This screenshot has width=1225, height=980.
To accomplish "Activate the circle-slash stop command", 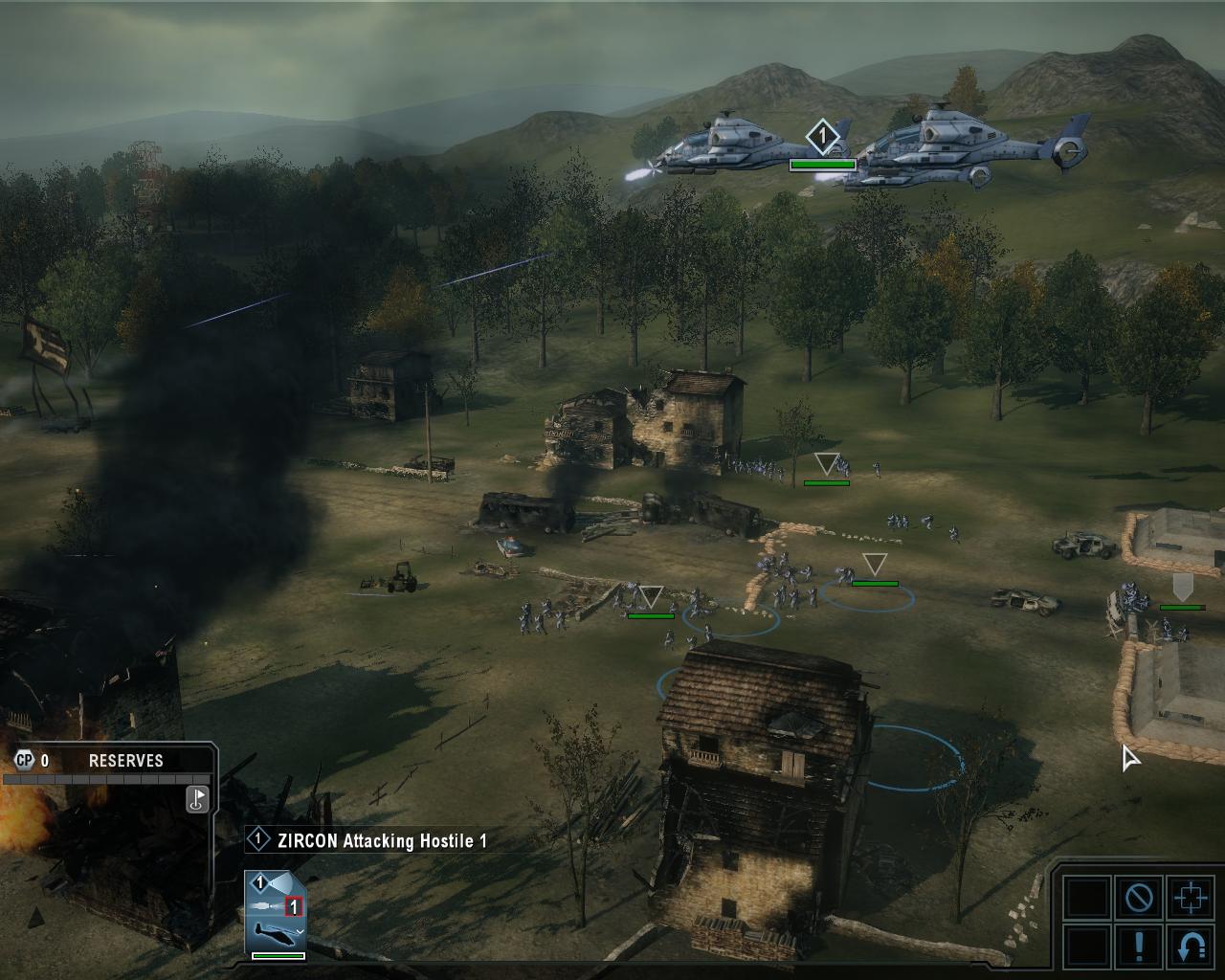I will 1139,898.
